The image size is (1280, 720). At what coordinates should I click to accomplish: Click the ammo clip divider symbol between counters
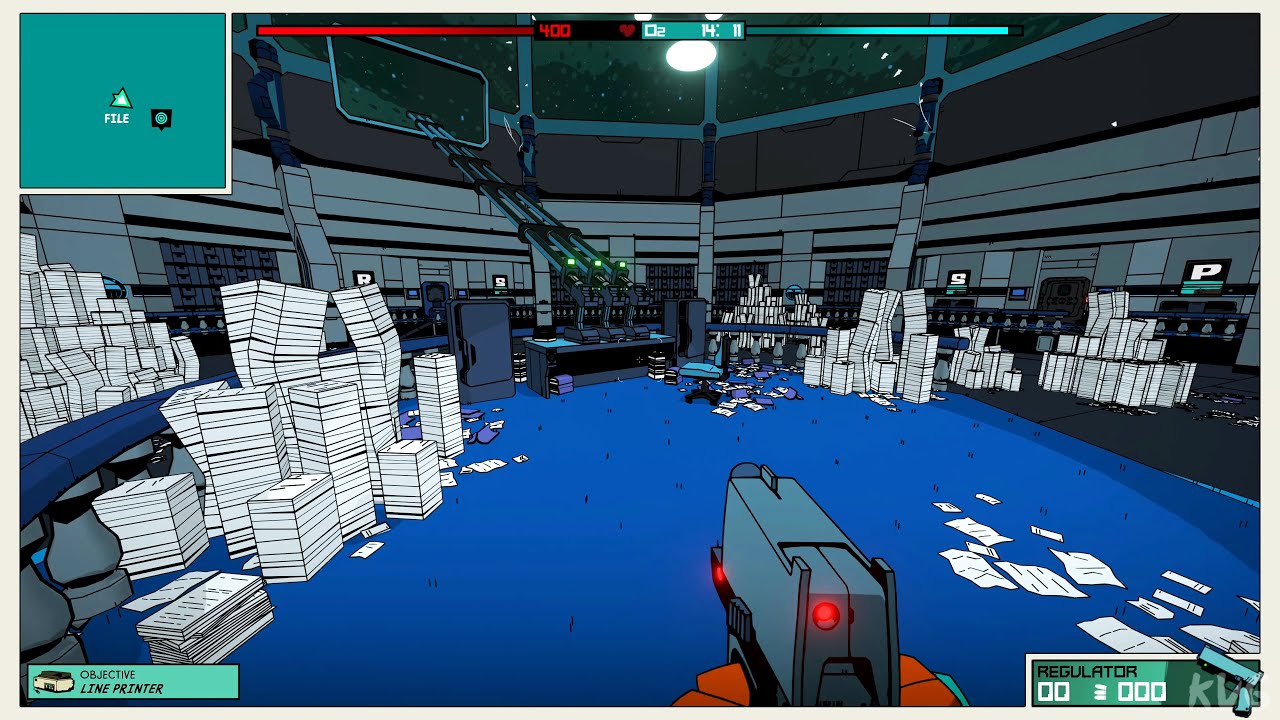click(1100, 690)
